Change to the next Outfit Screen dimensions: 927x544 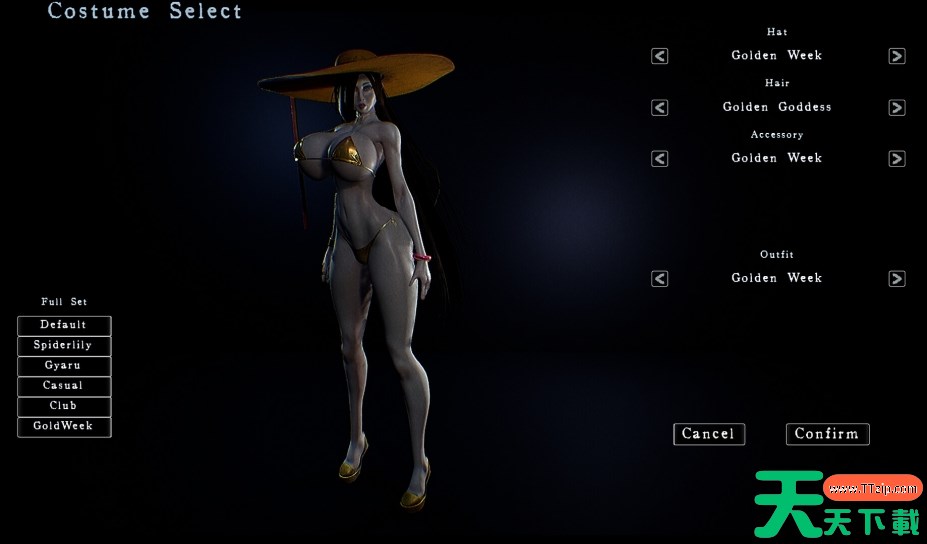coord(897,279)
